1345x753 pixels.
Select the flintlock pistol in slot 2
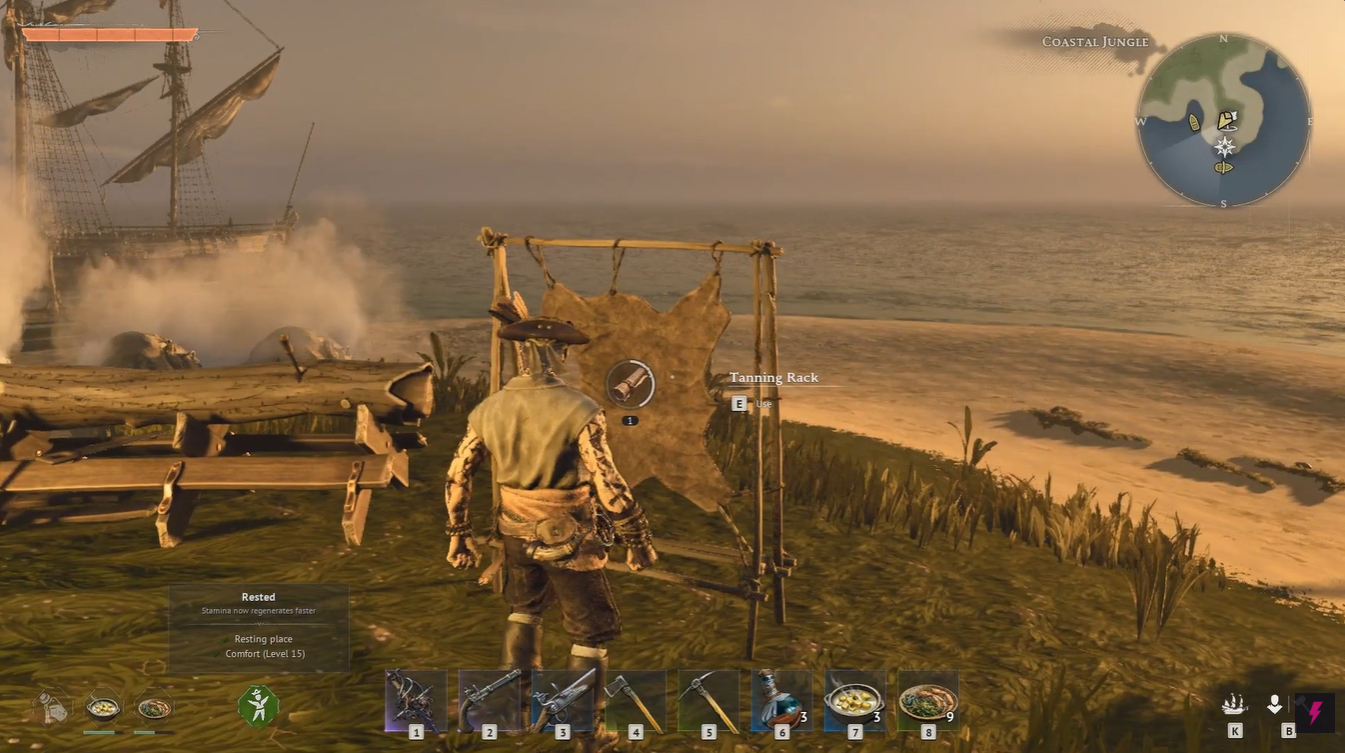coord(490,700)
